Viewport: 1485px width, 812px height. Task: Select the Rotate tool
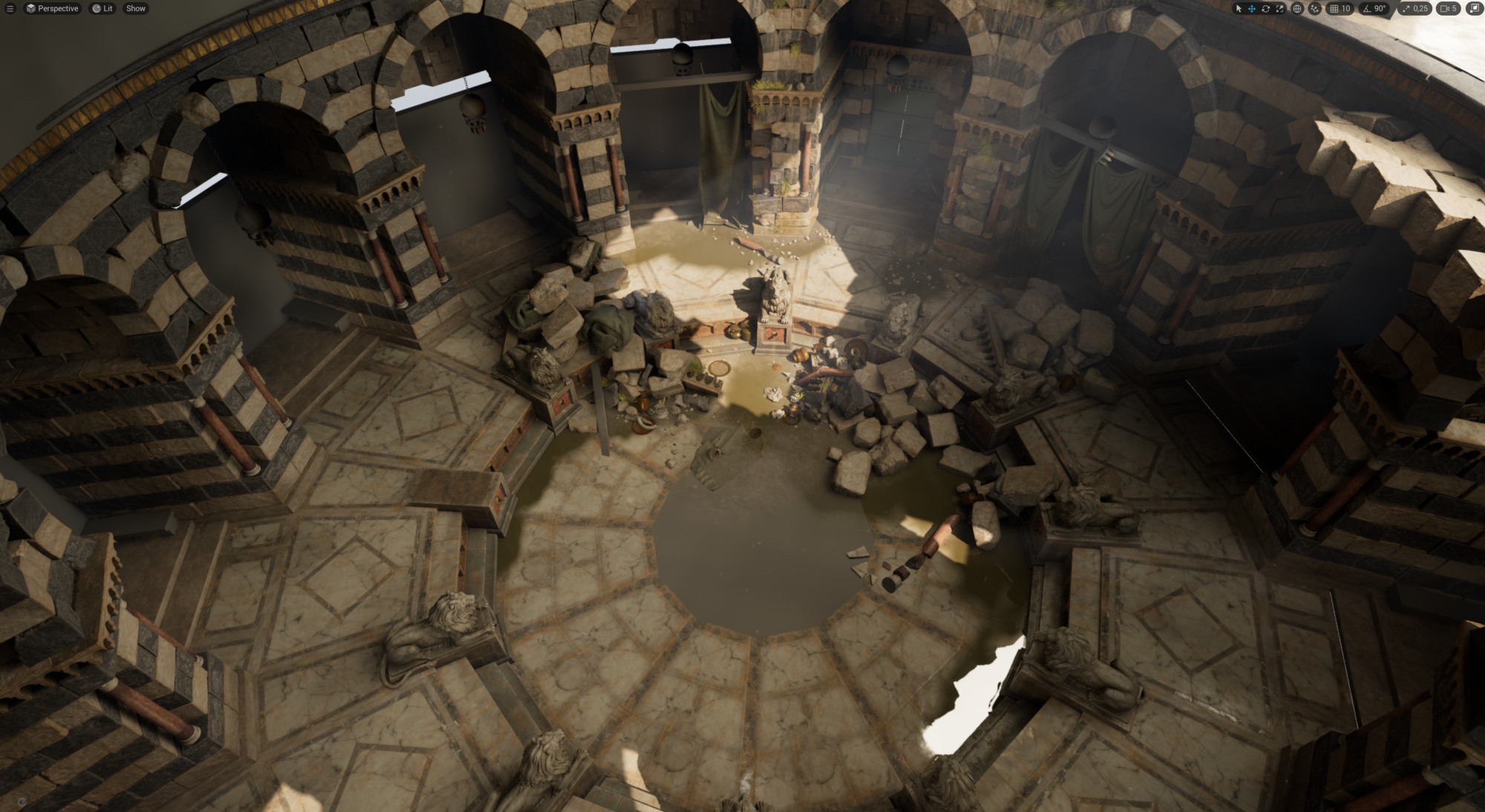click(x=1265, y=8)
